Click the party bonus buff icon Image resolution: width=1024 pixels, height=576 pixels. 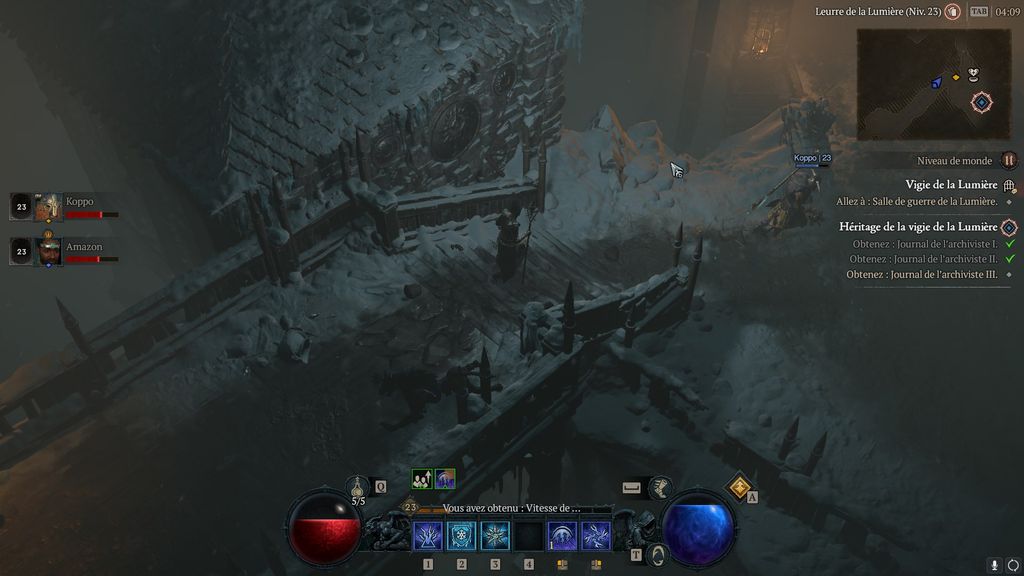point(422,479)
